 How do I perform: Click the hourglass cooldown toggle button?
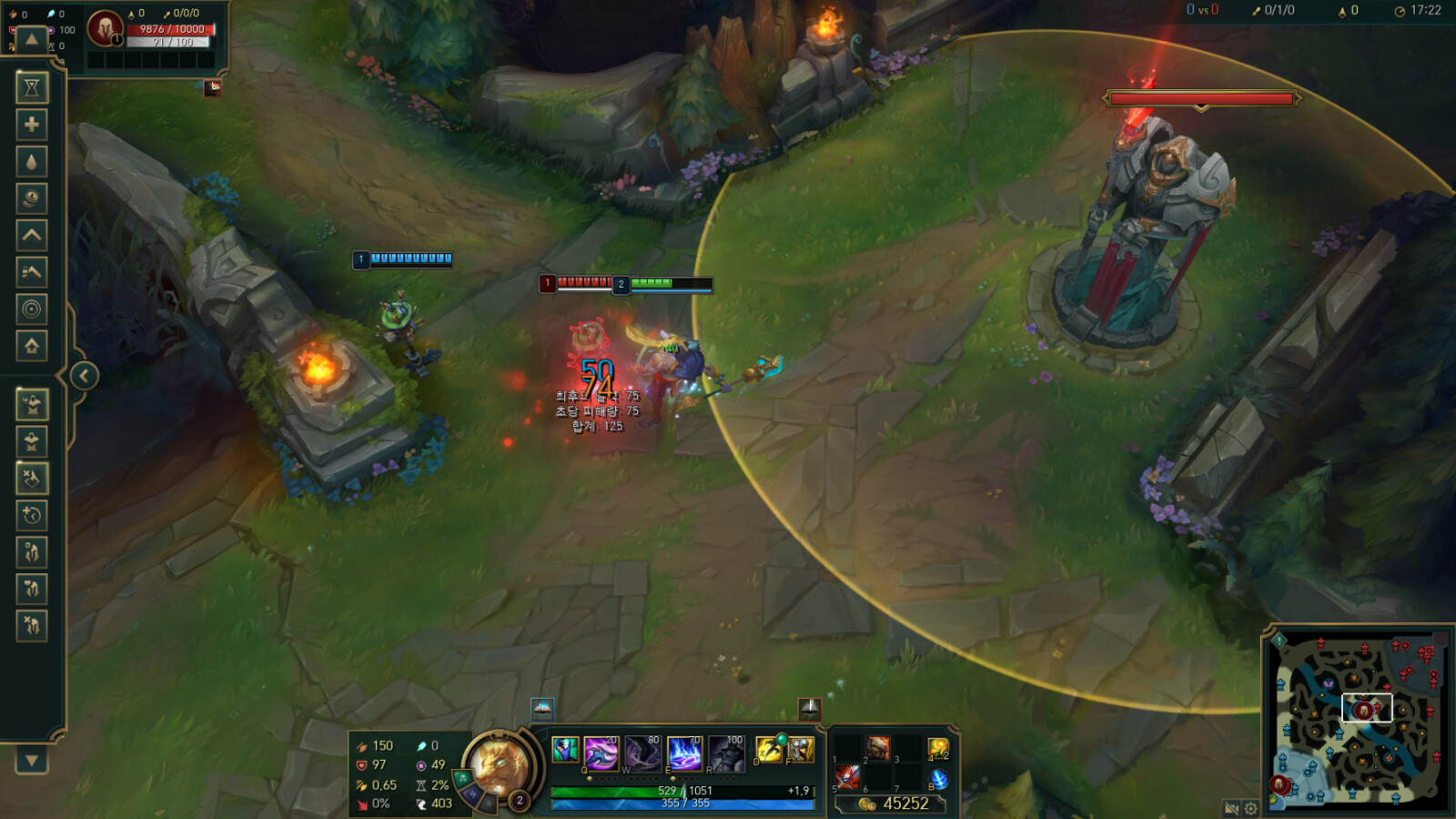tap(32, 87)
